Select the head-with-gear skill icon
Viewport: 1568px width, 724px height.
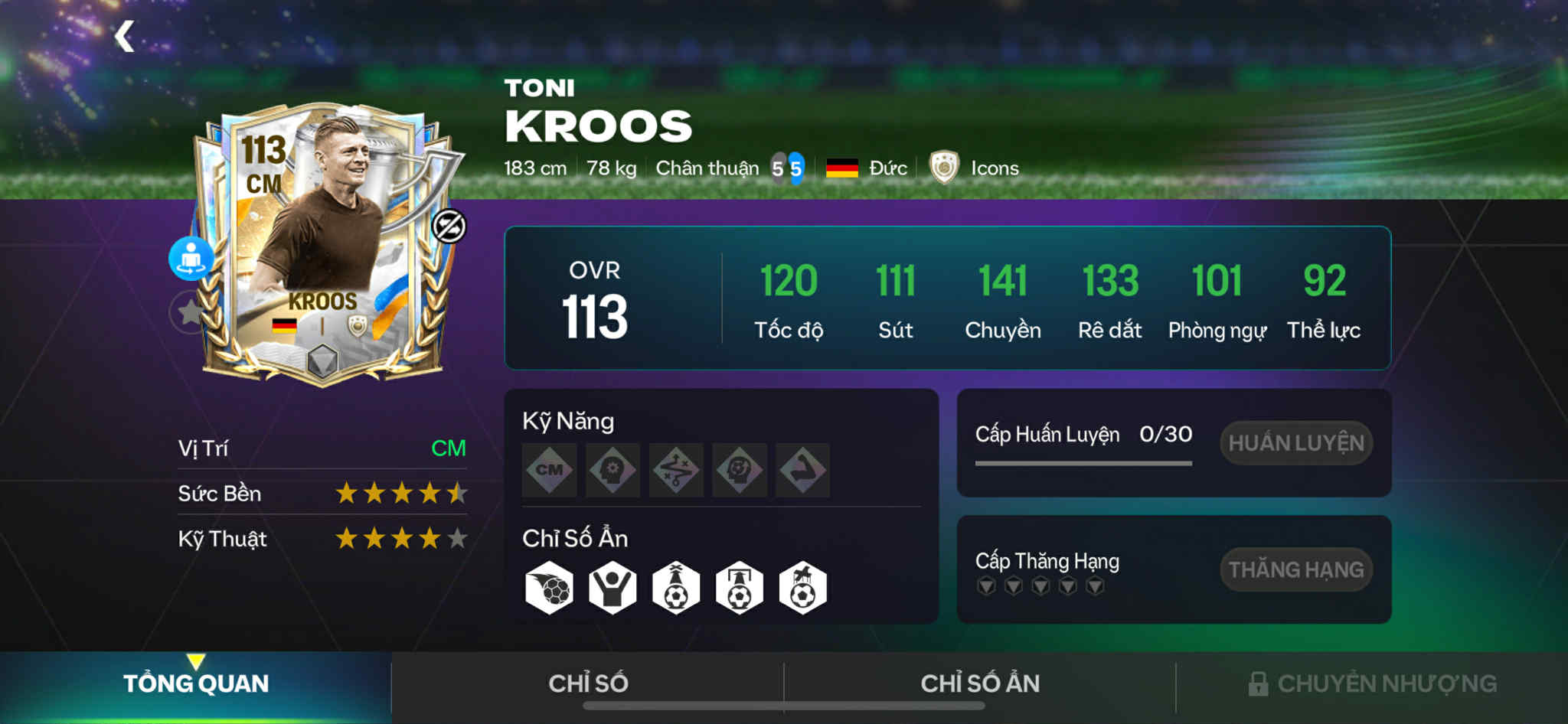coord(612,470)
